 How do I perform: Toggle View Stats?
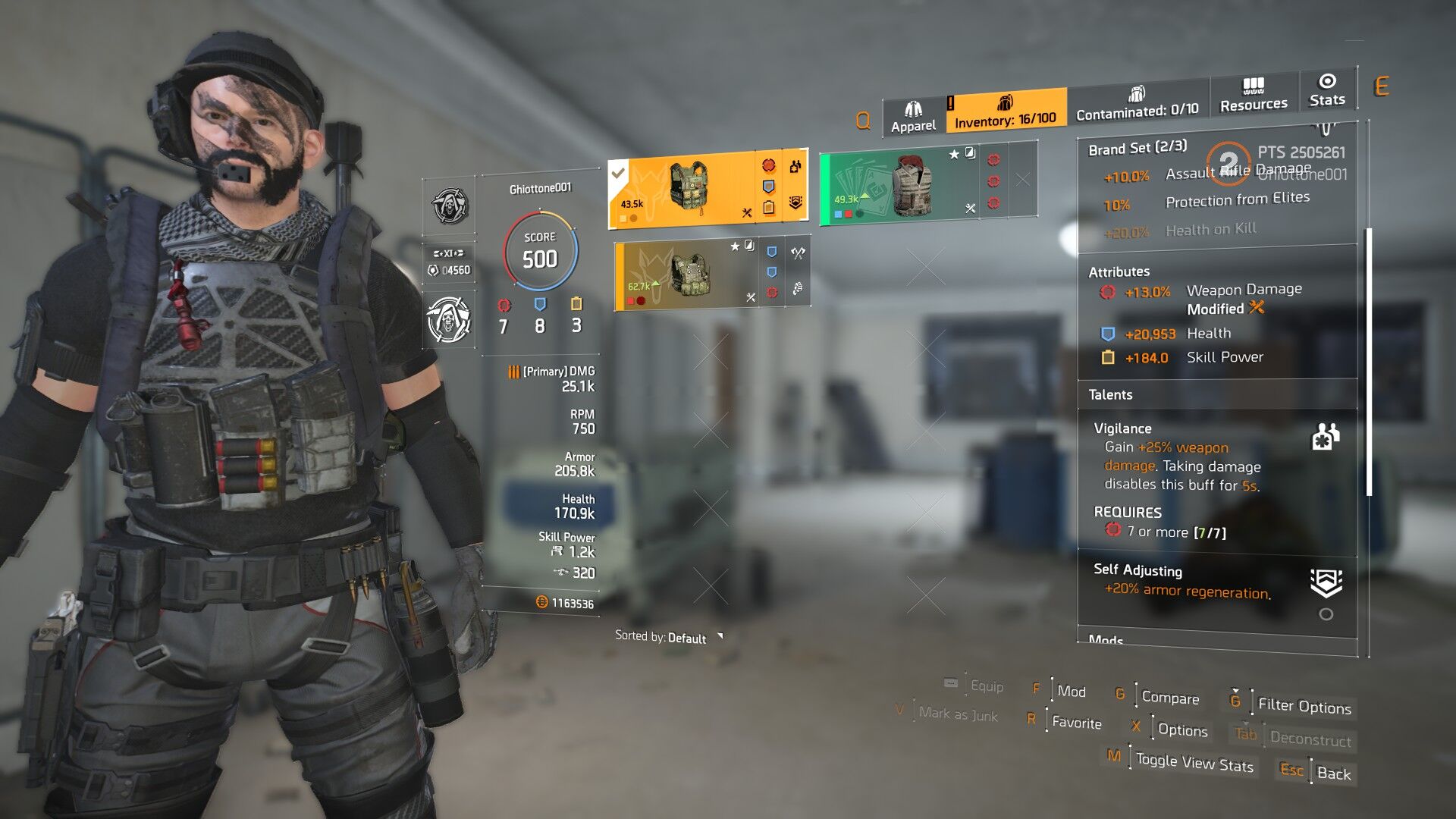pos(1194,762)
